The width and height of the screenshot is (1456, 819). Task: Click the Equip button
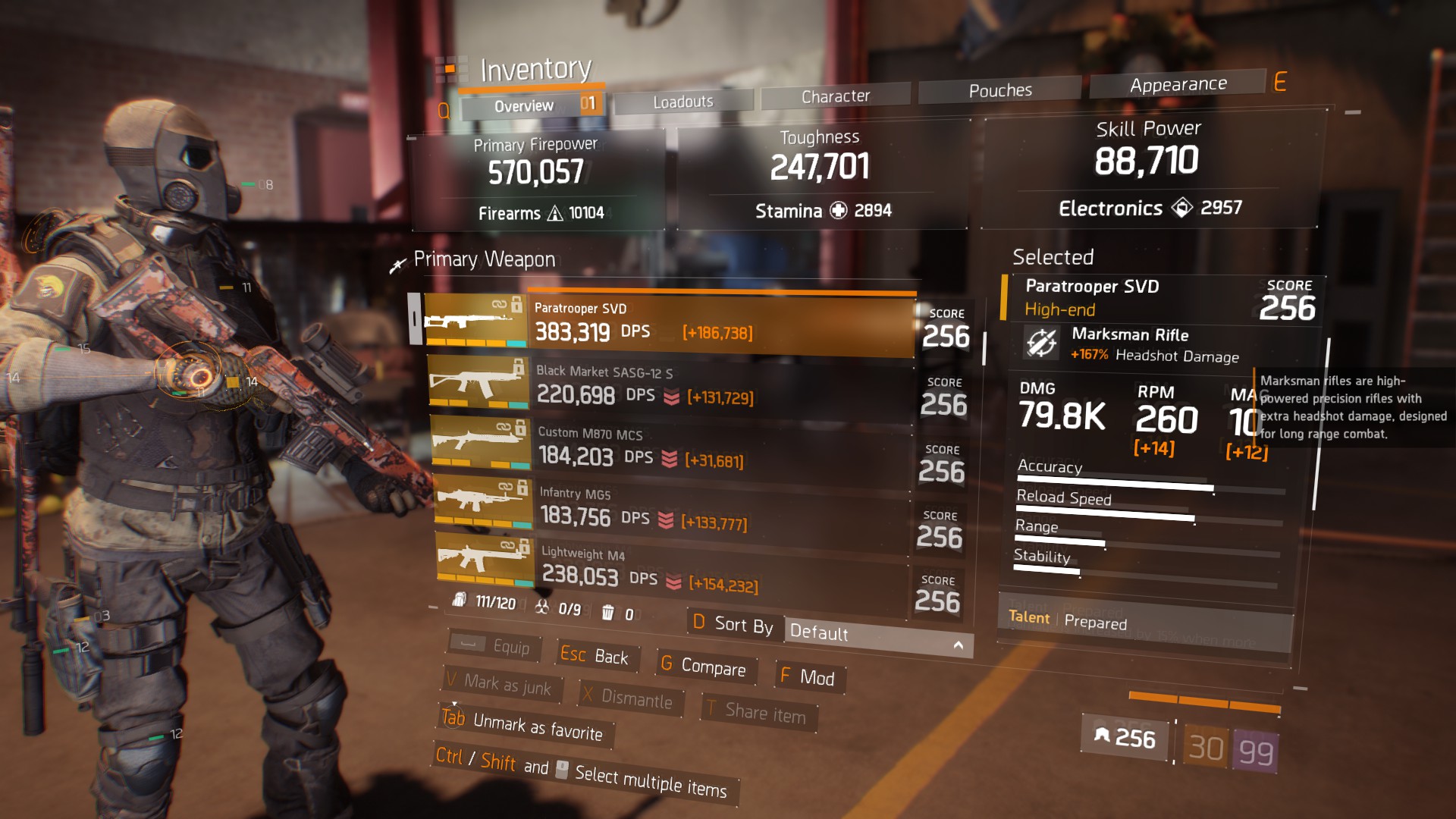pyautogui.click(x=494, y=646)
